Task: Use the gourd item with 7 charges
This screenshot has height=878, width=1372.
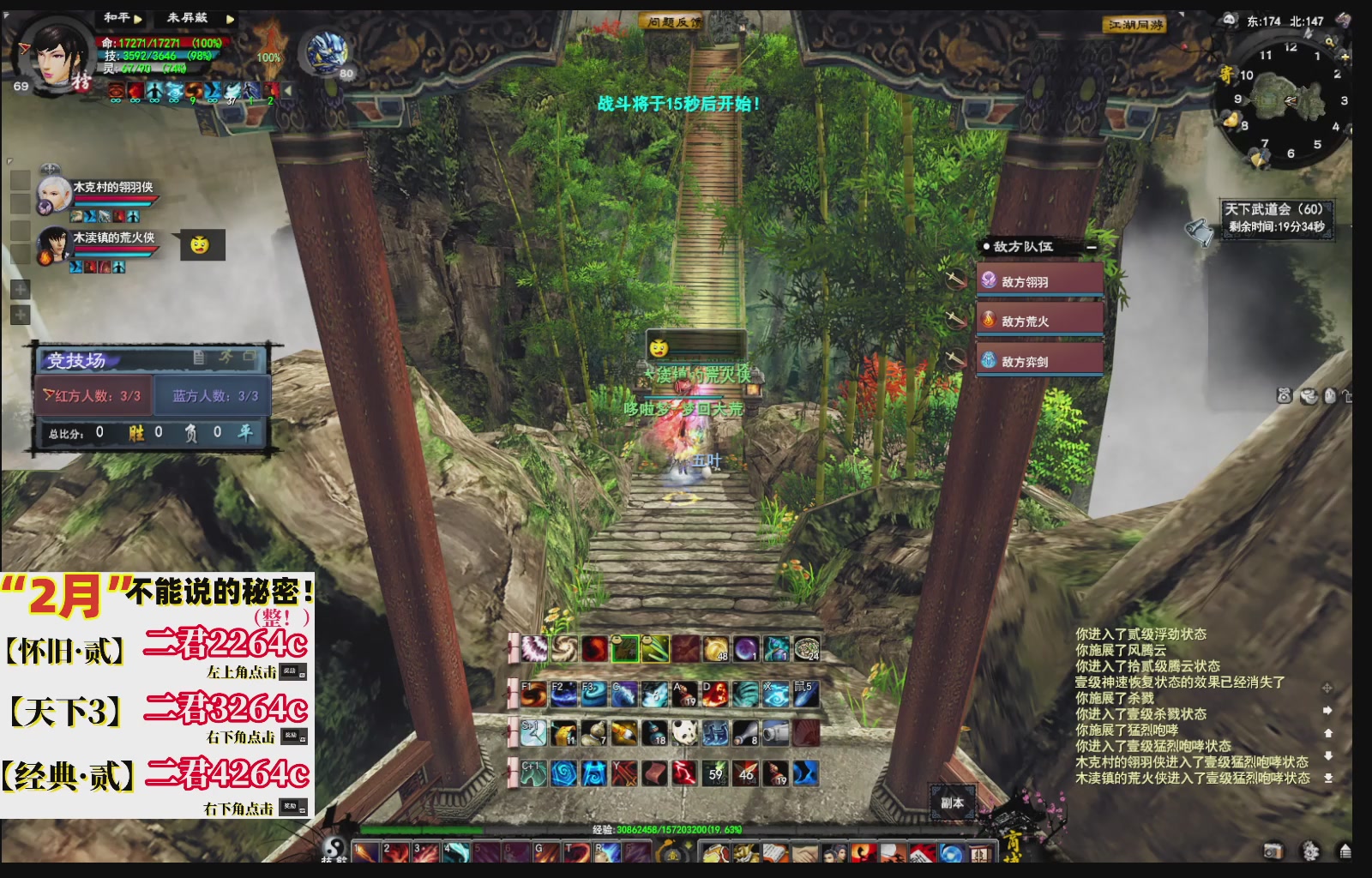Action: (x=593, y=734)
